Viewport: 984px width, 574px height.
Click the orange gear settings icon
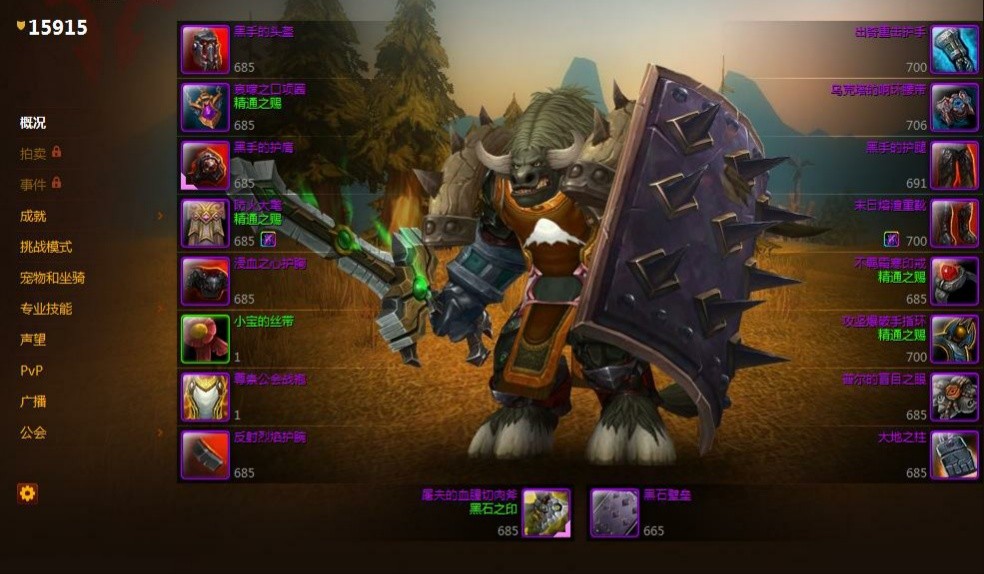click(27, 493)
